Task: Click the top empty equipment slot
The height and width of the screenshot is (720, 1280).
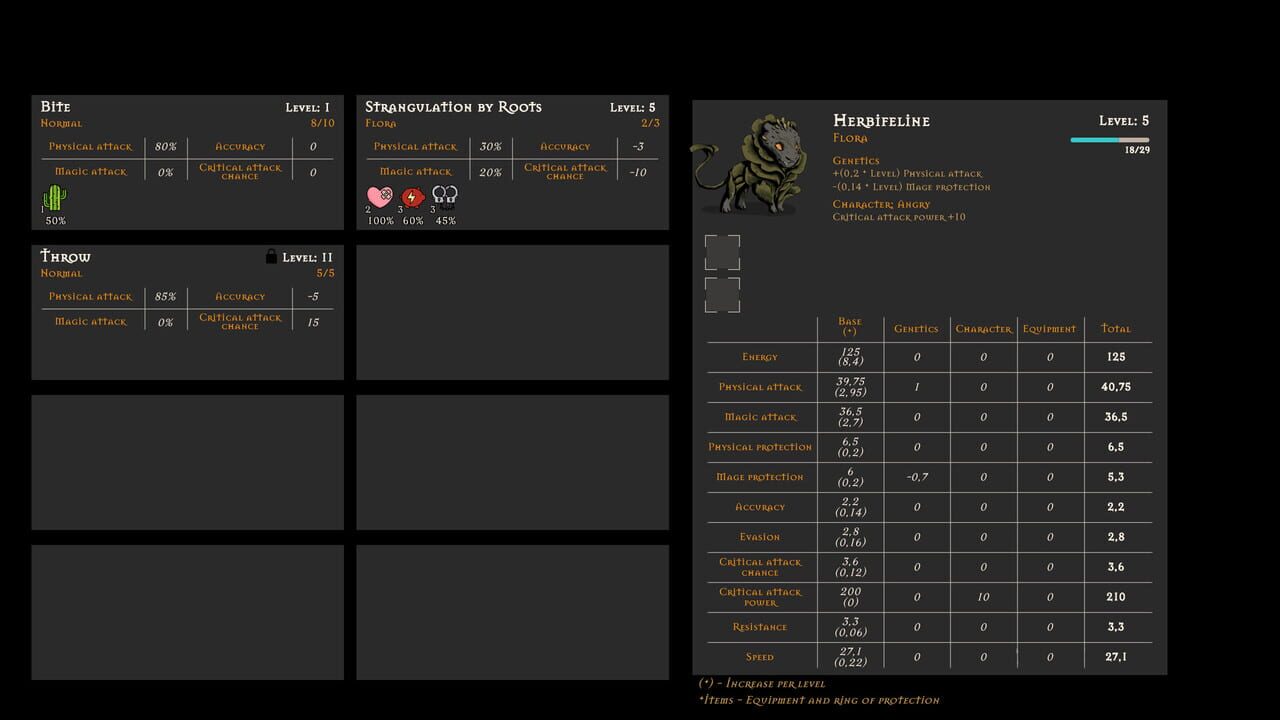Action: click(722, 253)
